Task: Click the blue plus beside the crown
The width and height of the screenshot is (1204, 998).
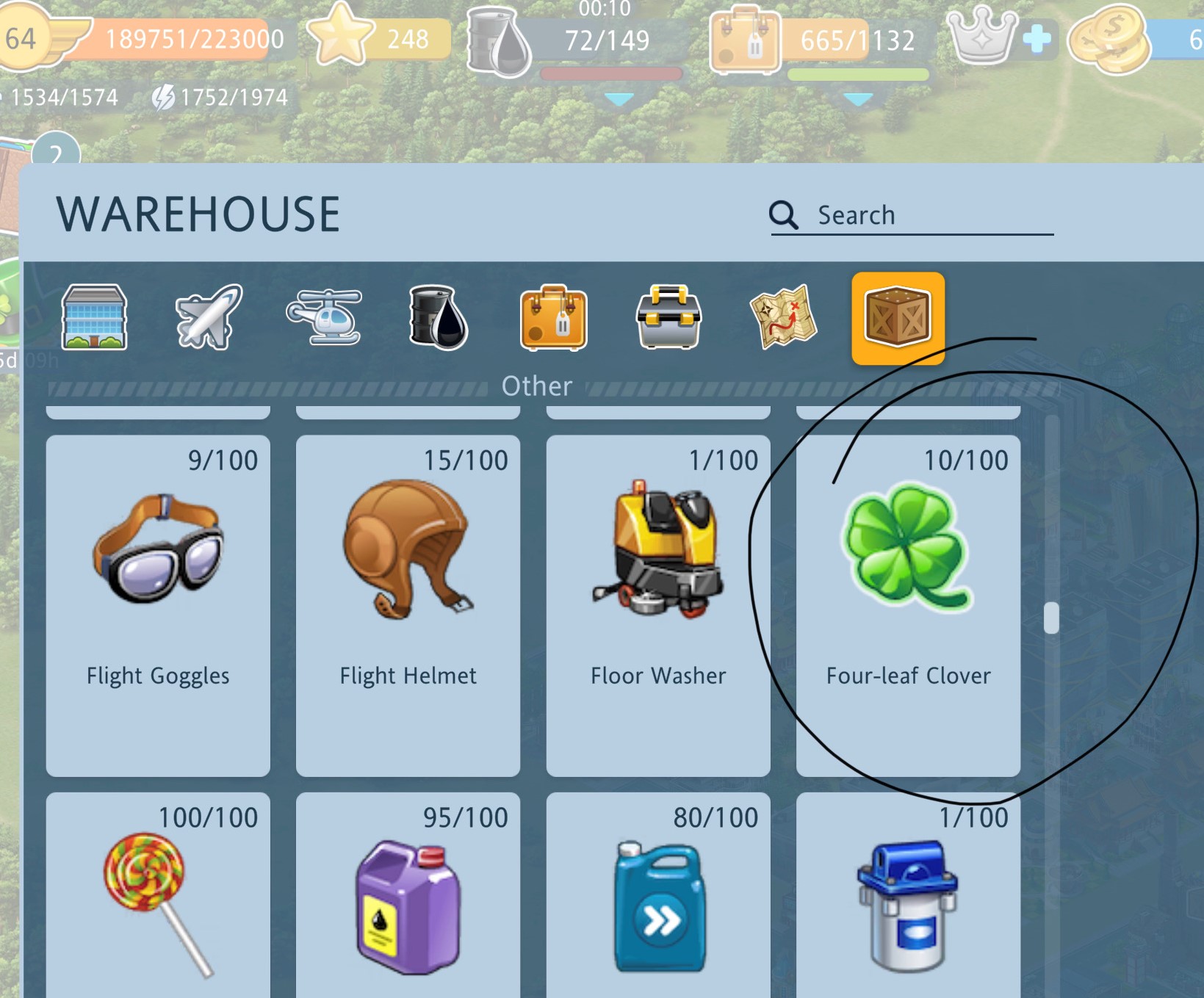Action: [1037, 39]
